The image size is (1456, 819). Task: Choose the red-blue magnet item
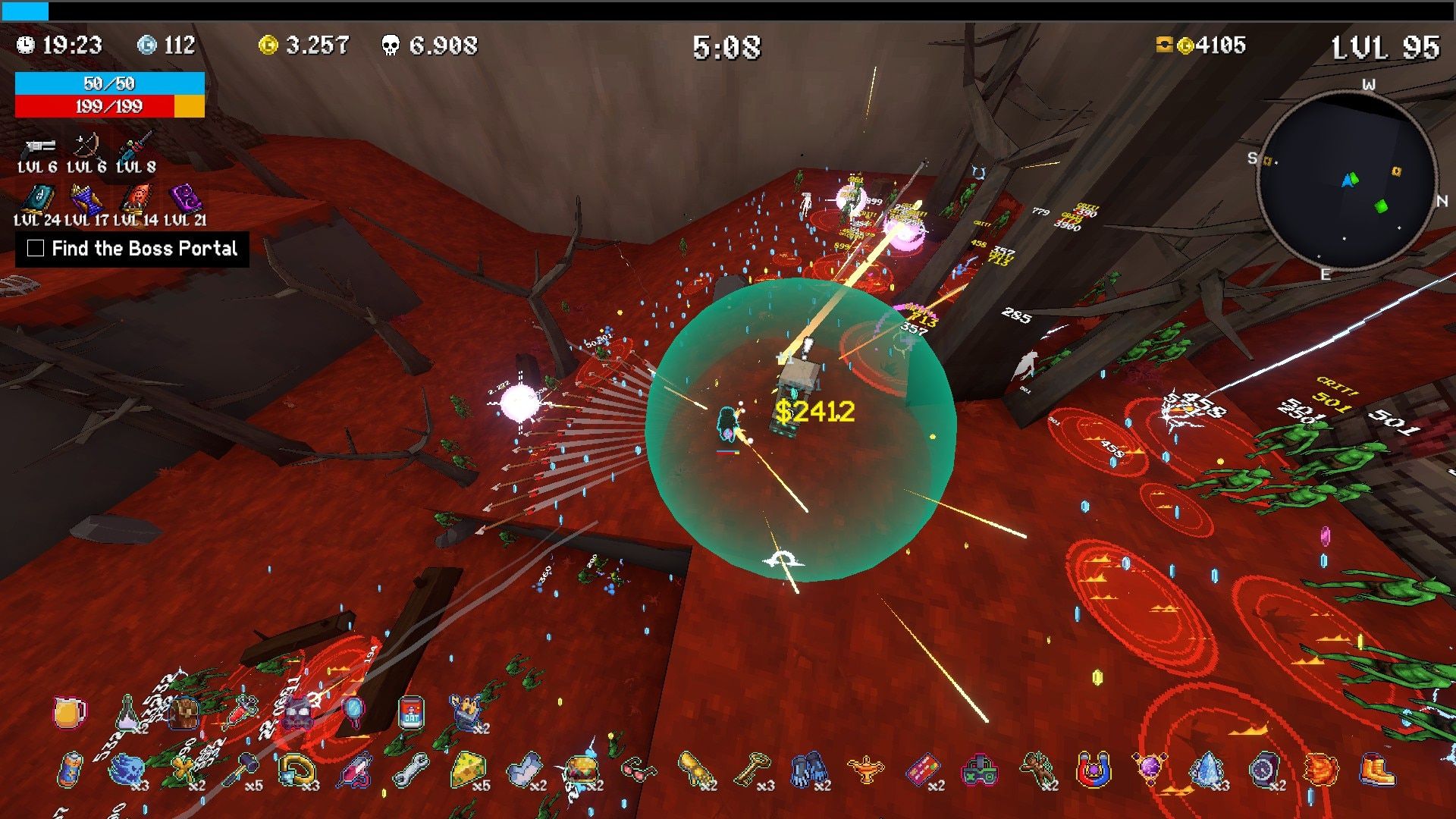1093,770
